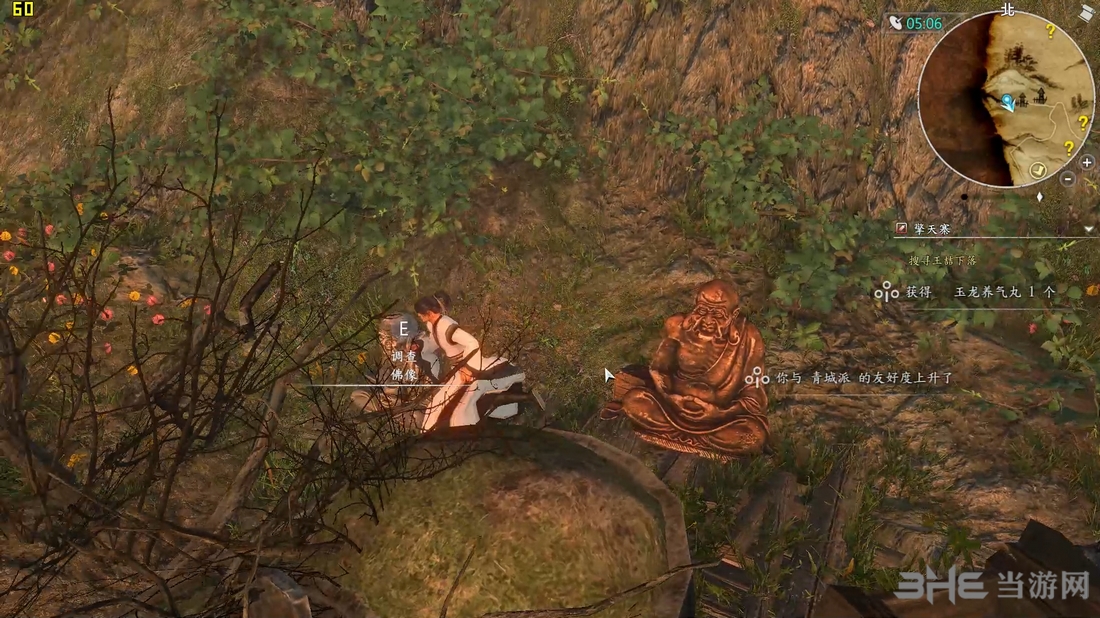Screen dimensions: 1100x618
Task: Open the map scroll icon above minimap
Action: pos(1087,13)
